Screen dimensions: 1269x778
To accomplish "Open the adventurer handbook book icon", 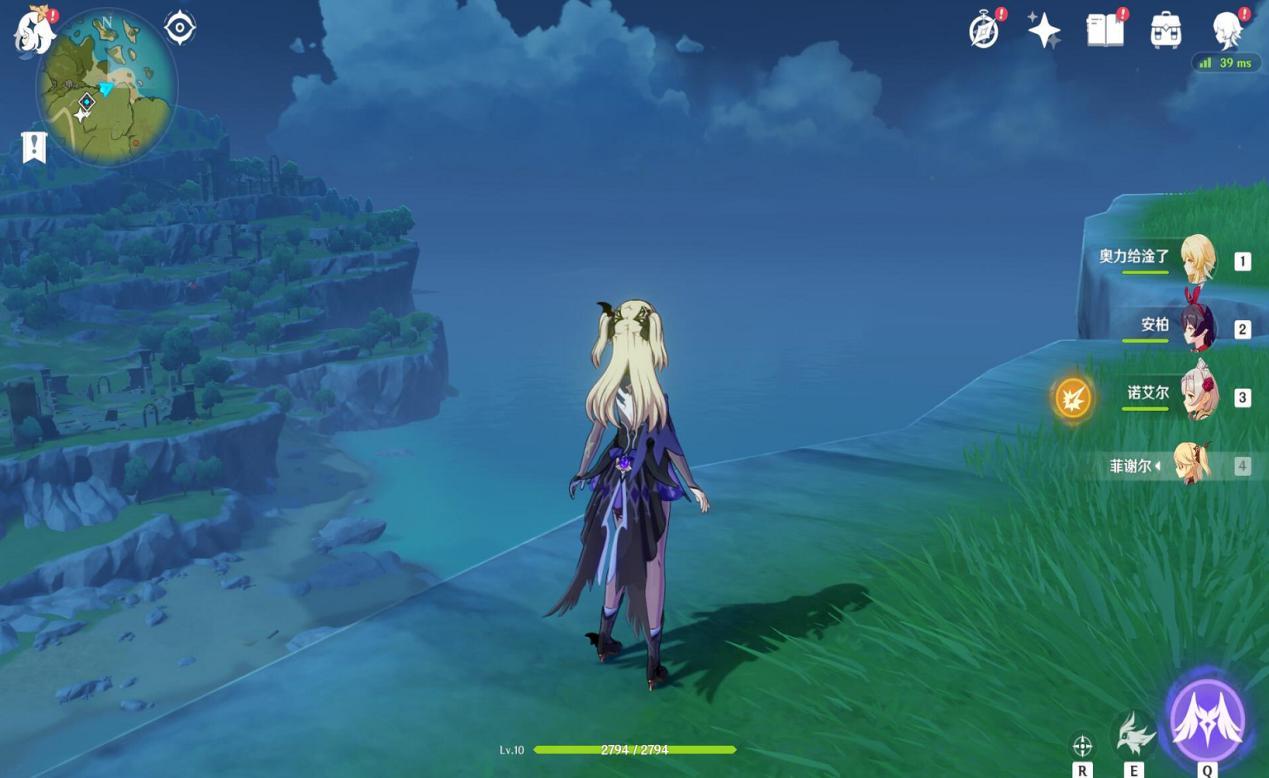I will (x=1105, y=31).
